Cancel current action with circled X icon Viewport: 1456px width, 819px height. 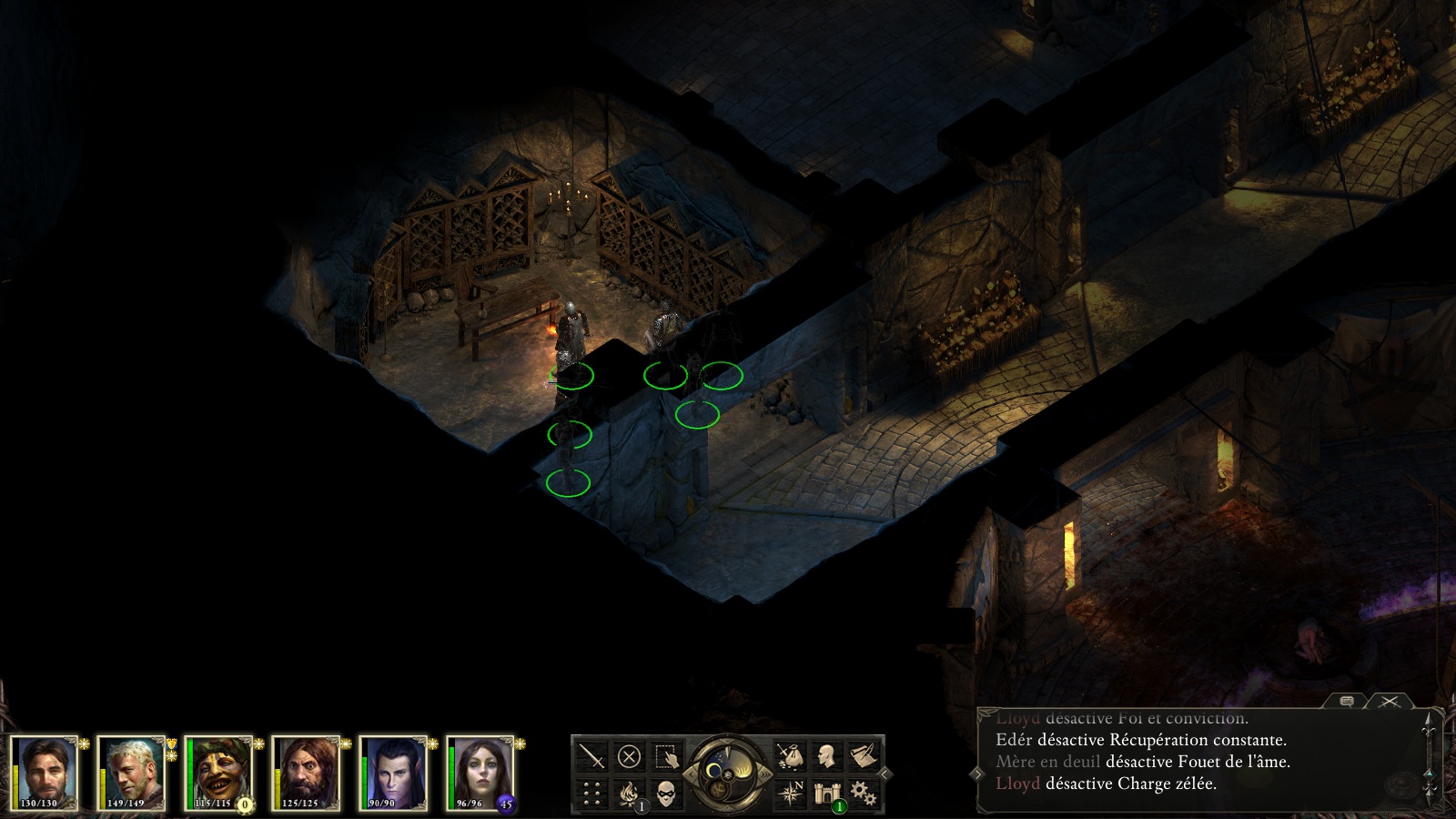click(x=629, y=756)
